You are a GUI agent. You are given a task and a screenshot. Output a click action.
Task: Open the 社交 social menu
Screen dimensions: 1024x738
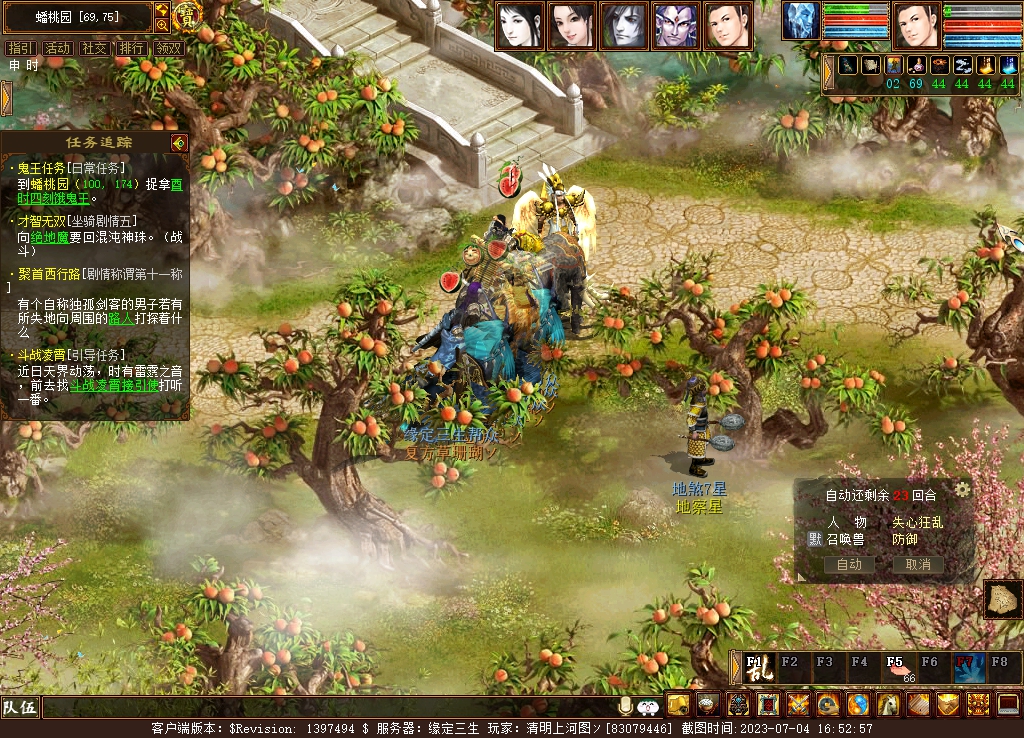[94, 48]
